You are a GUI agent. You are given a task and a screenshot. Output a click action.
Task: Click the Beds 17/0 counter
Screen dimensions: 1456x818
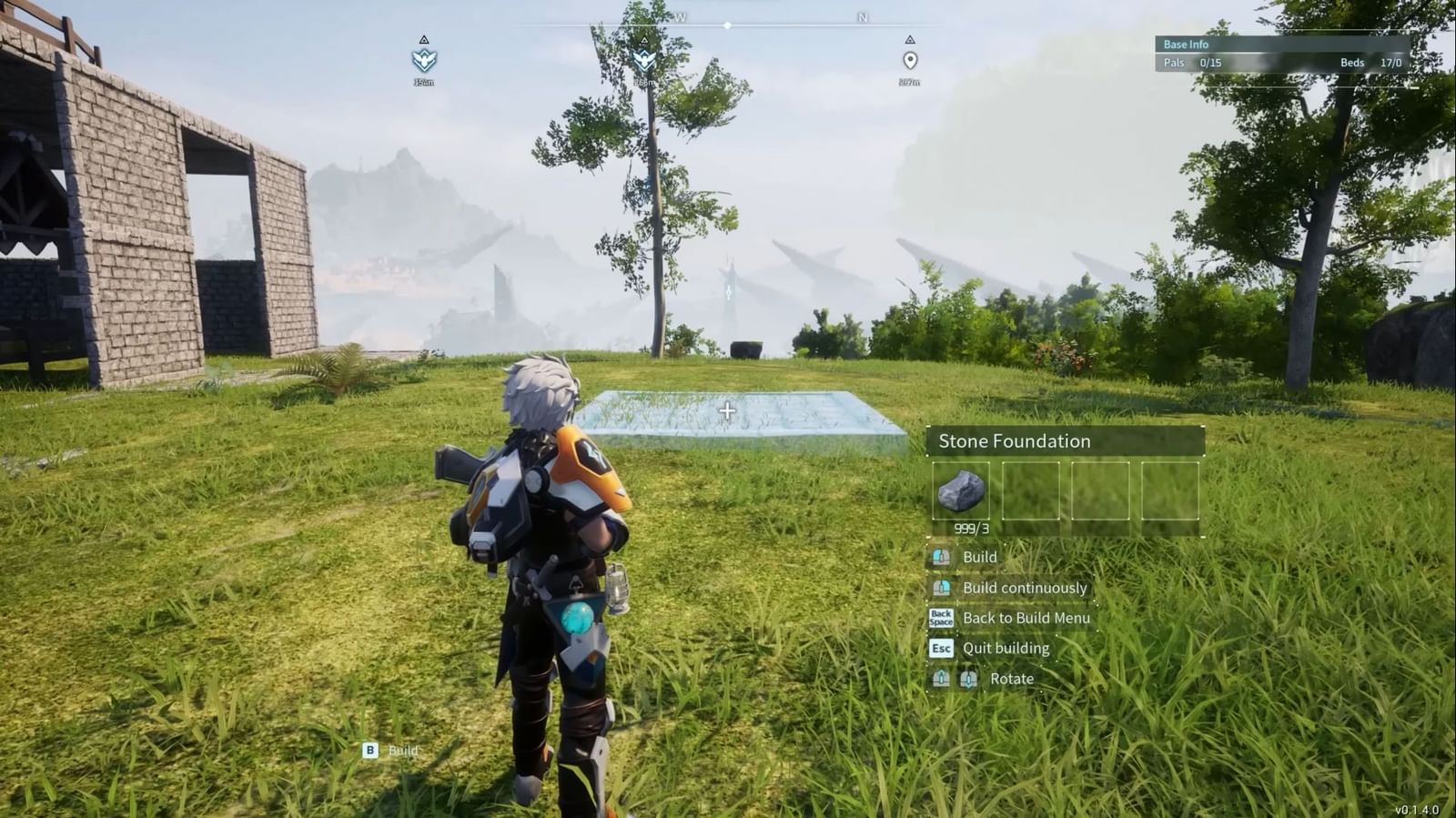(x=1370, y=63)
